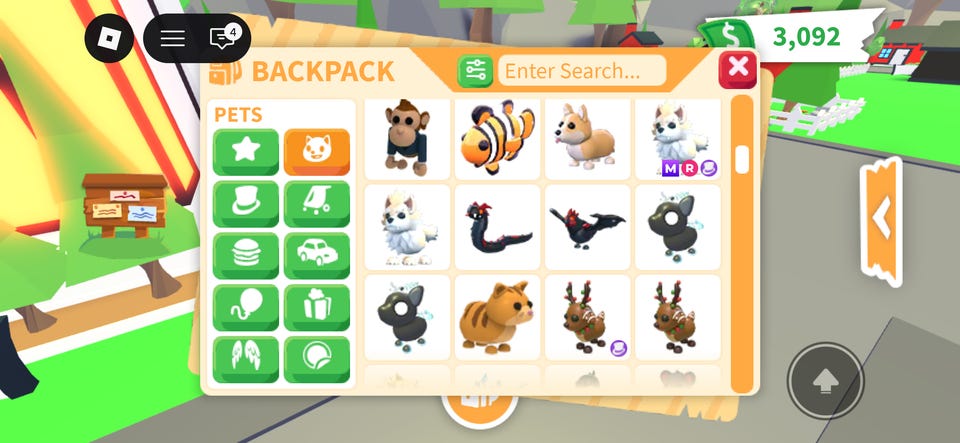960x443 pixels.
Task: Pick the corgi pet
Action: [x=587, y=139]
